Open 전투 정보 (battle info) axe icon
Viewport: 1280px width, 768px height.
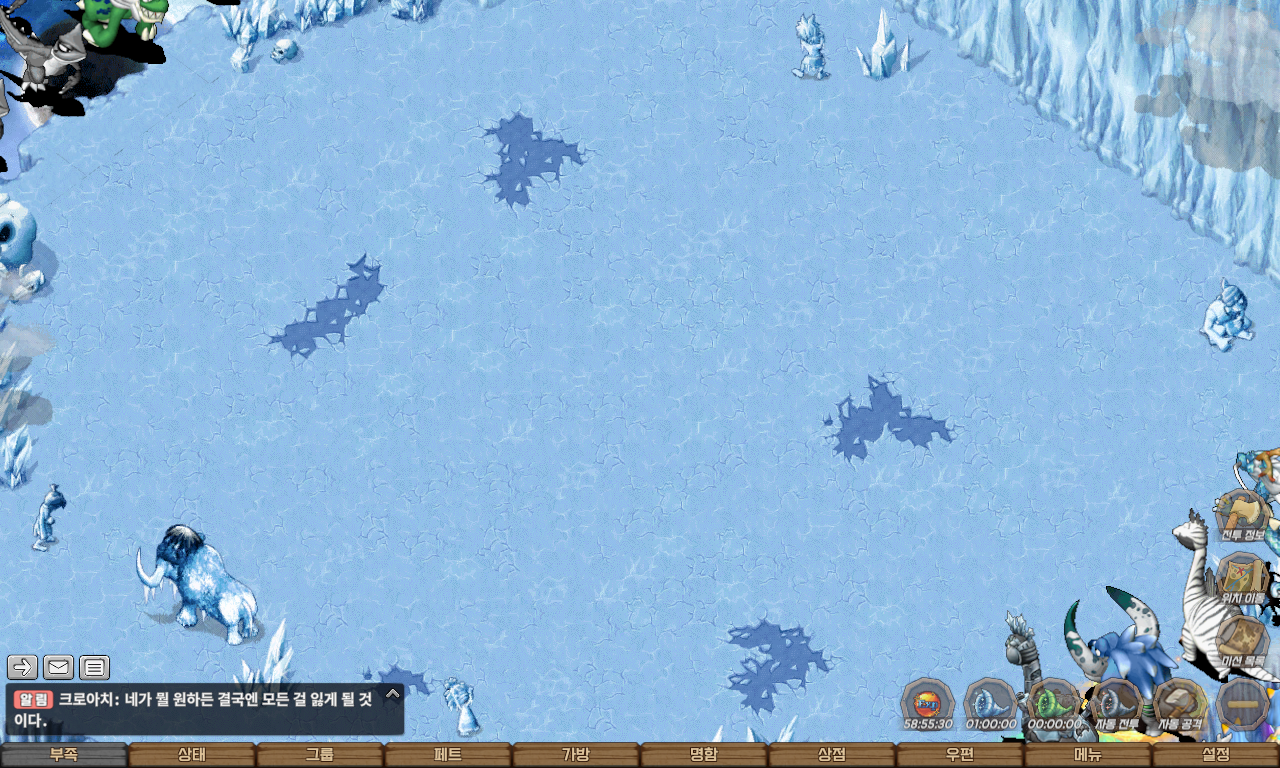[x=1243, y=514]
